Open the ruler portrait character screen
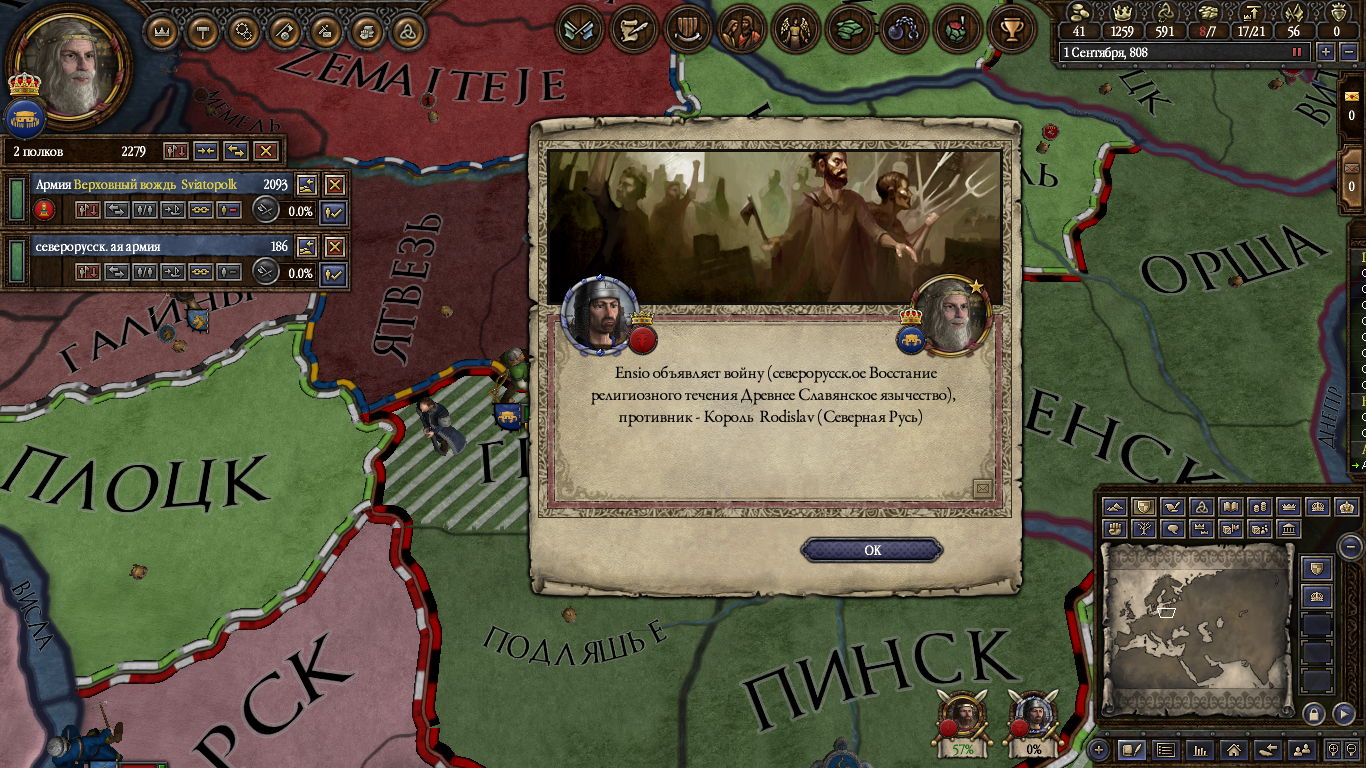 (67, 65)
